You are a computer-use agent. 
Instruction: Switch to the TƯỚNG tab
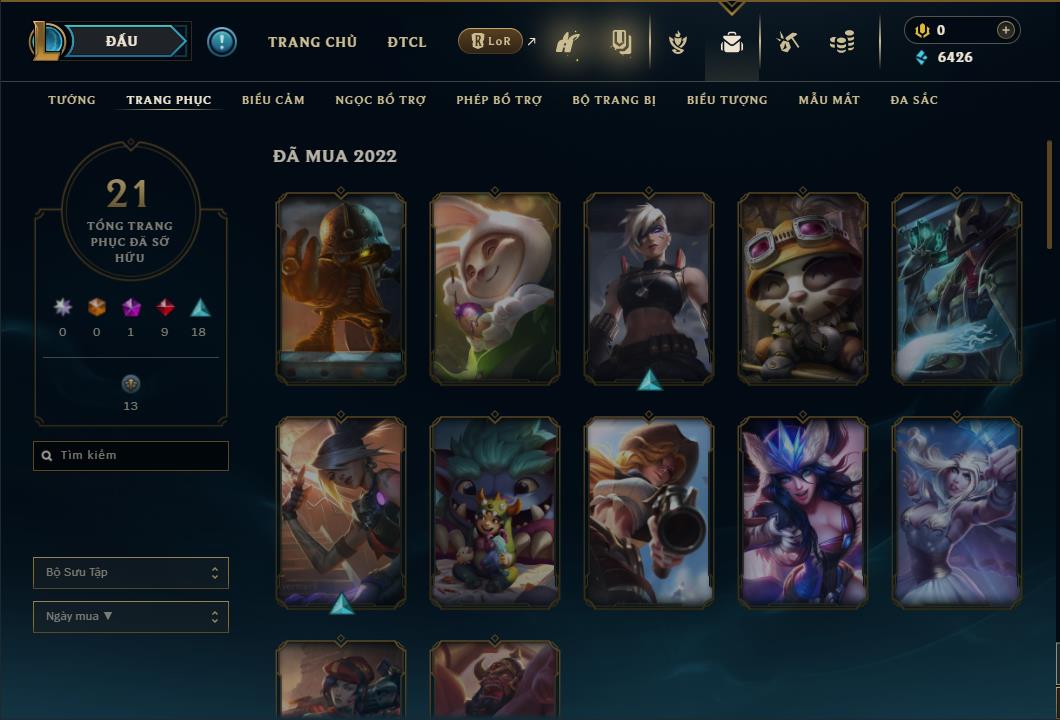click(72, 100)
